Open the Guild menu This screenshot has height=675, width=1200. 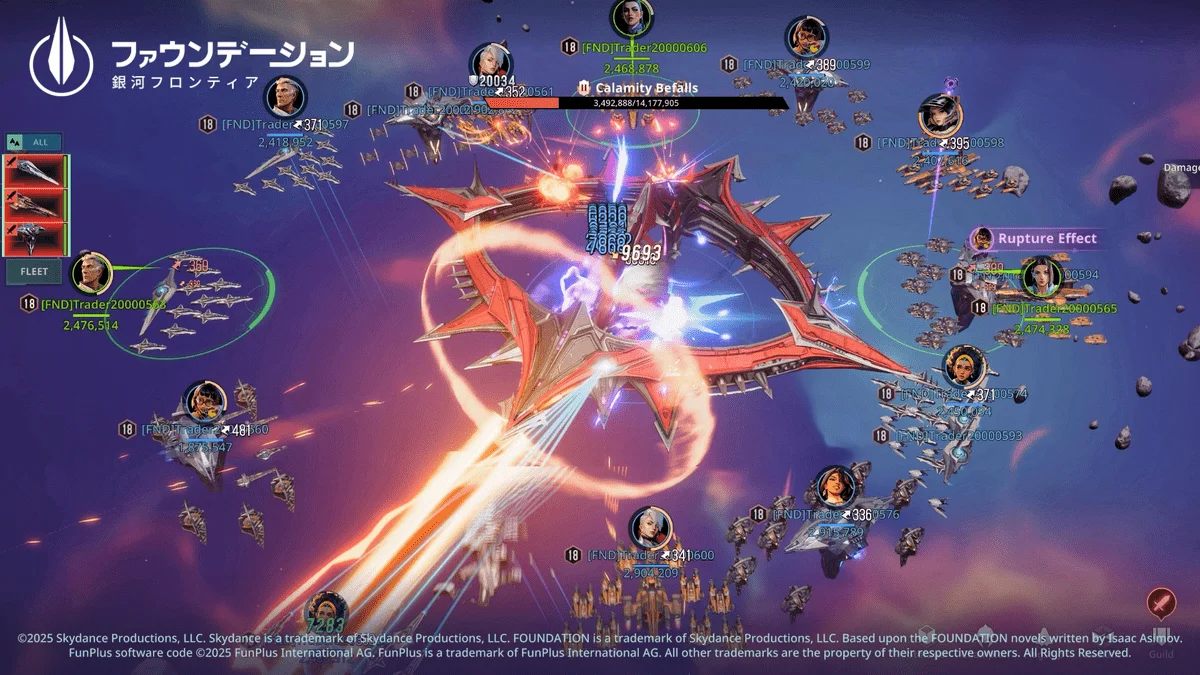tap(1161, 654)
